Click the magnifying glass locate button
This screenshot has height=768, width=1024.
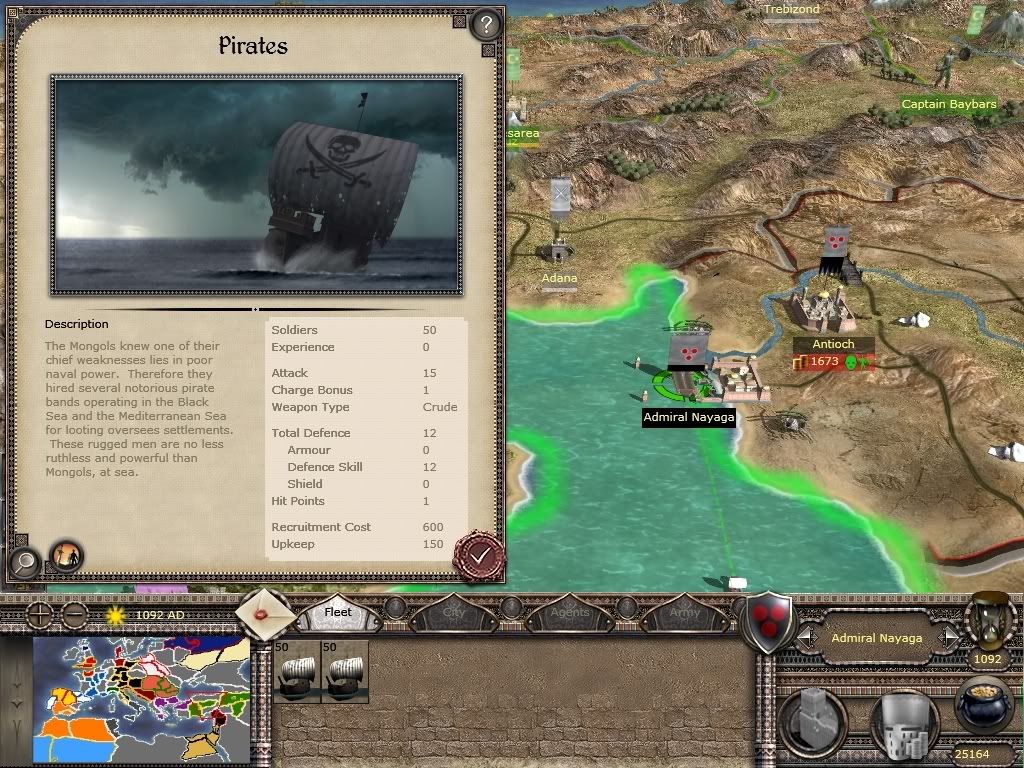pos(23,563)
